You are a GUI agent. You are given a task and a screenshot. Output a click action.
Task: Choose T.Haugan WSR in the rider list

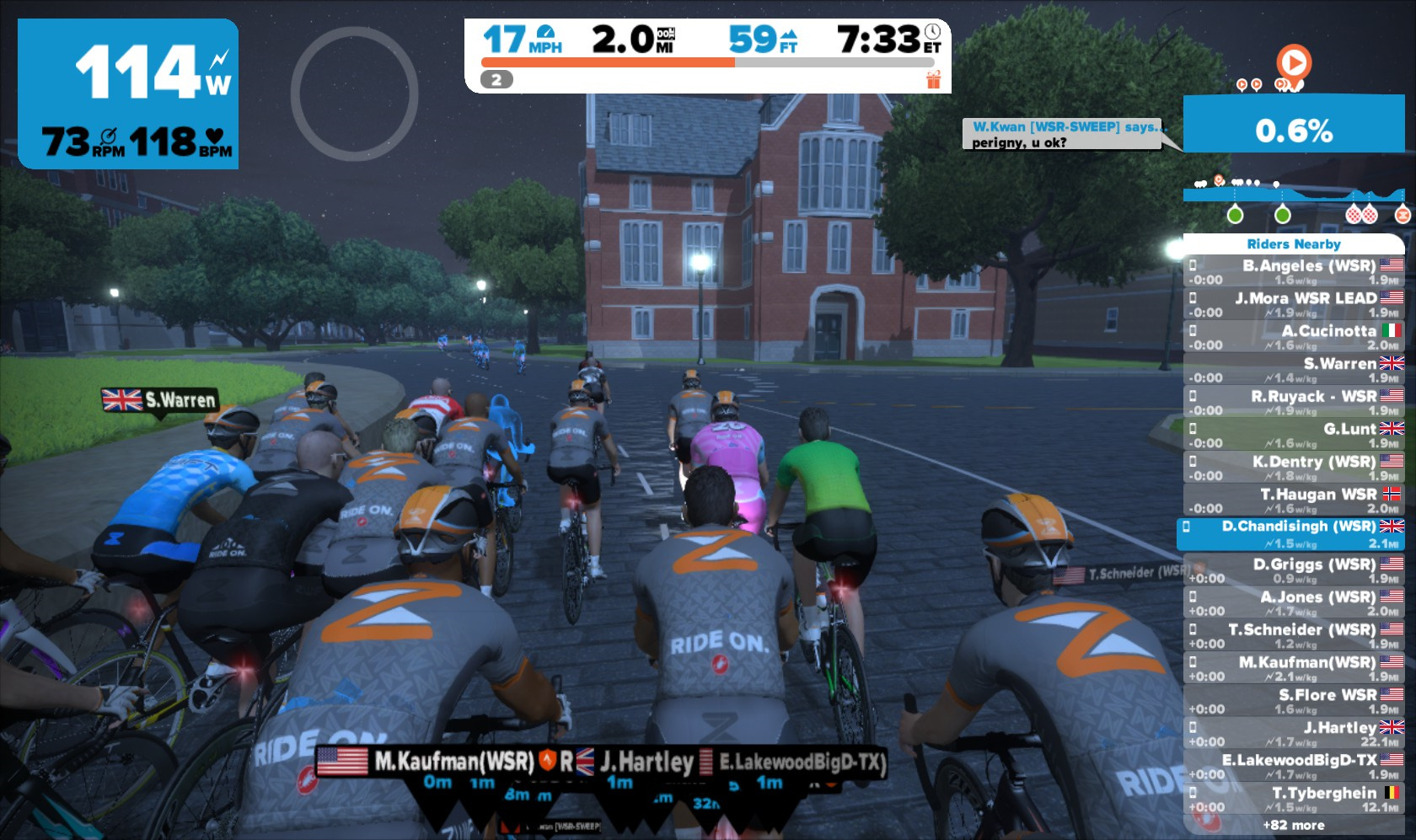(1294, 500)
